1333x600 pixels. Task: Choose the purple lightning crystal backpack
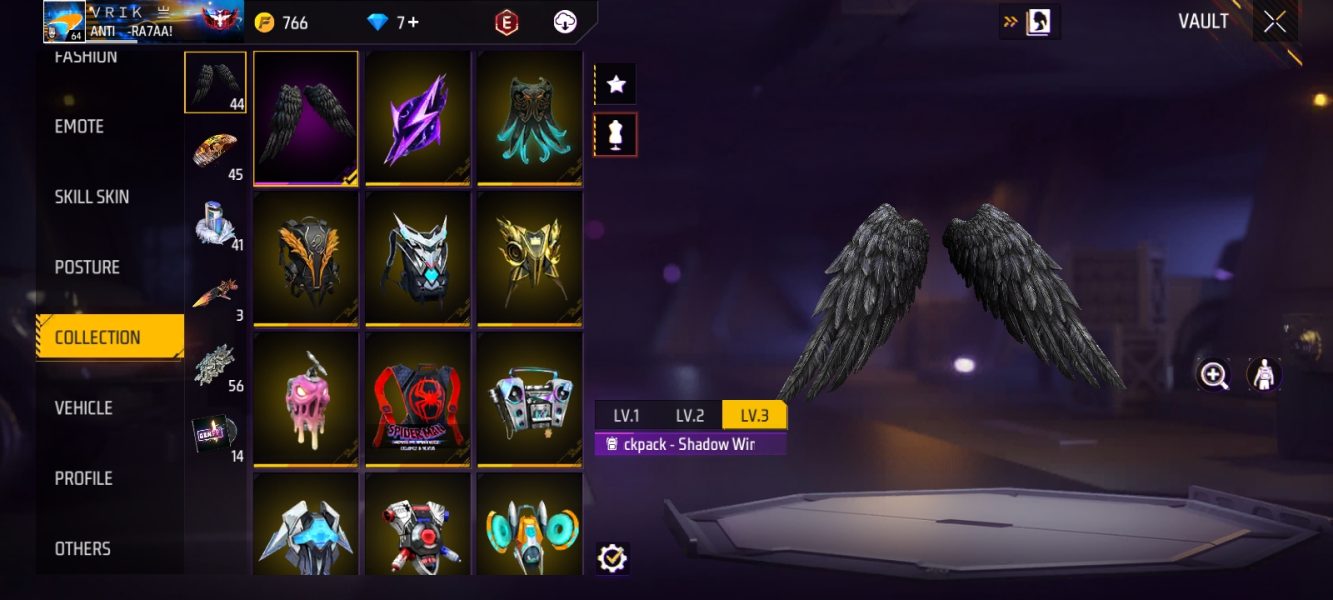418,118
